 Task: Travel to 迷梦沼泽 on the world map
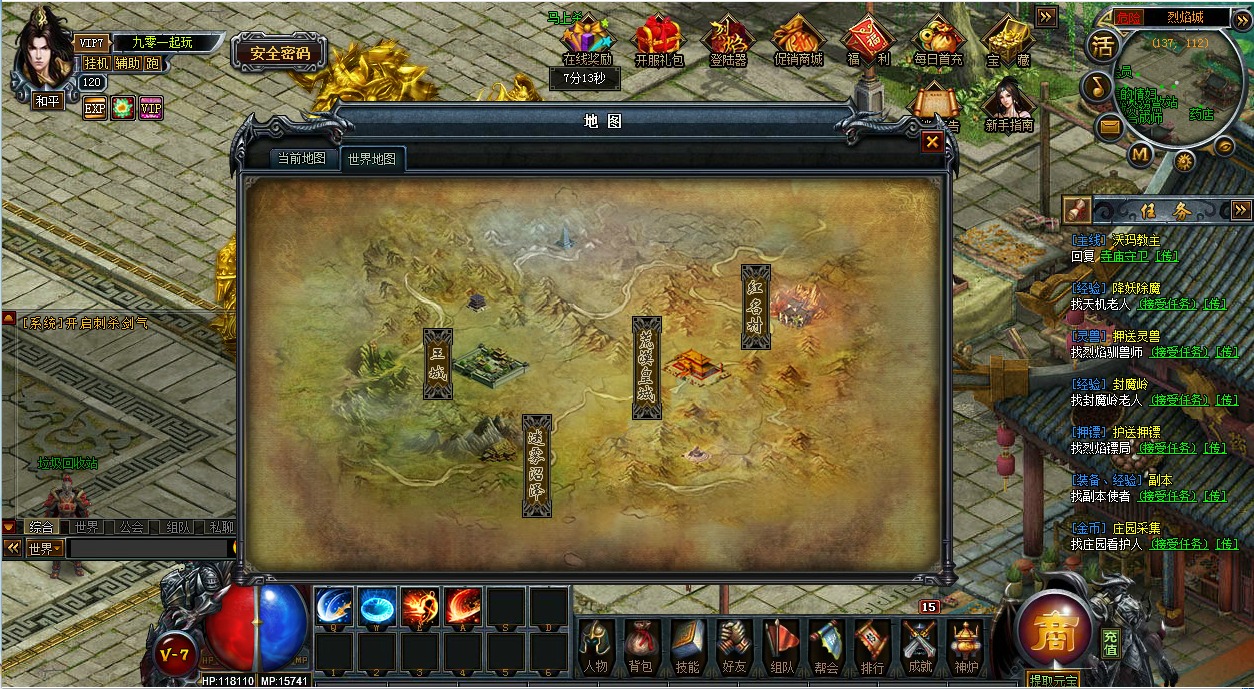tap(537, 465)
